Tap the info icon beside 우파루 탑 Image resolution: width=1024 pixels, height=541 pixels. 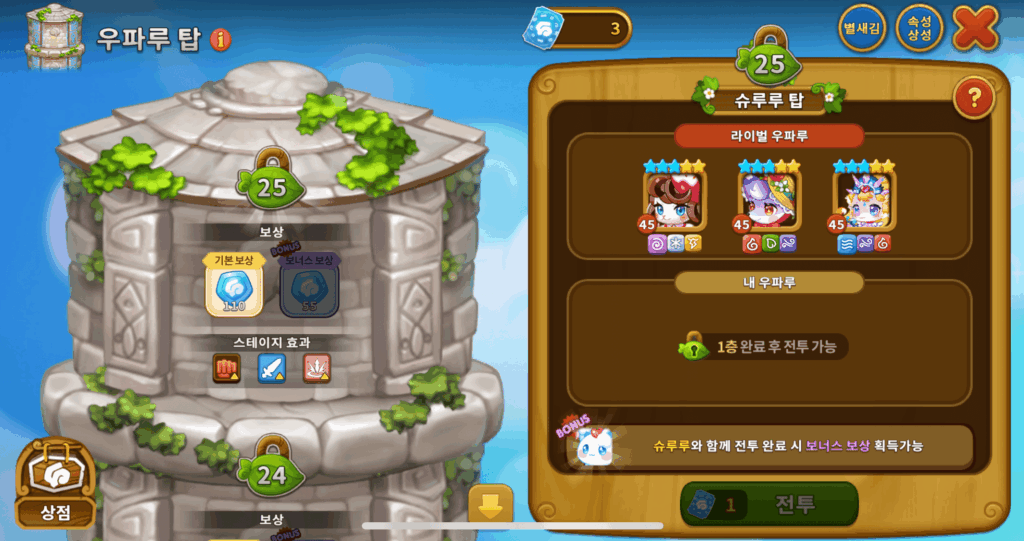pyautogui.click(x=221, y=40)
